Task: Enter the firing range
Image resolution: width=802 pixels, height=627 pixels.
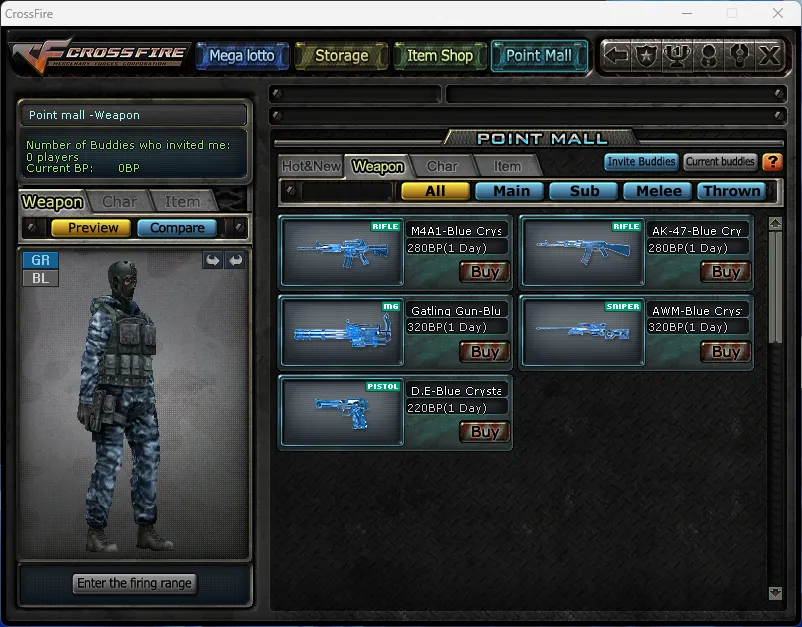Action: pos(134,583)
